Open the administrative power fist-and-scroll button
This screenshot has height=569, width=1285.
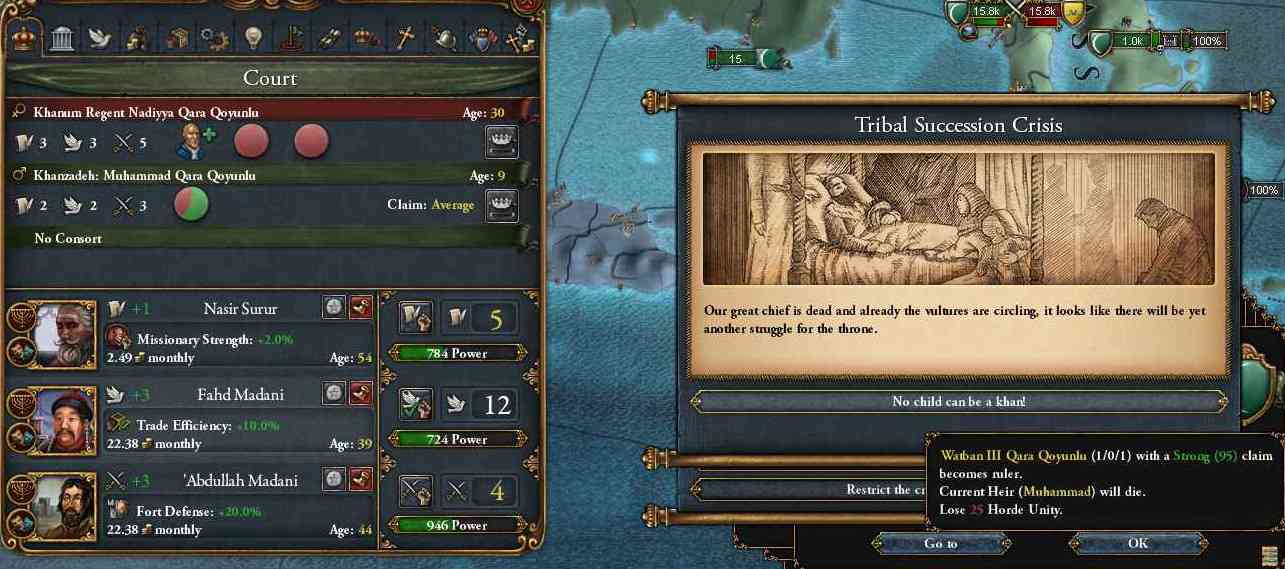415,319
